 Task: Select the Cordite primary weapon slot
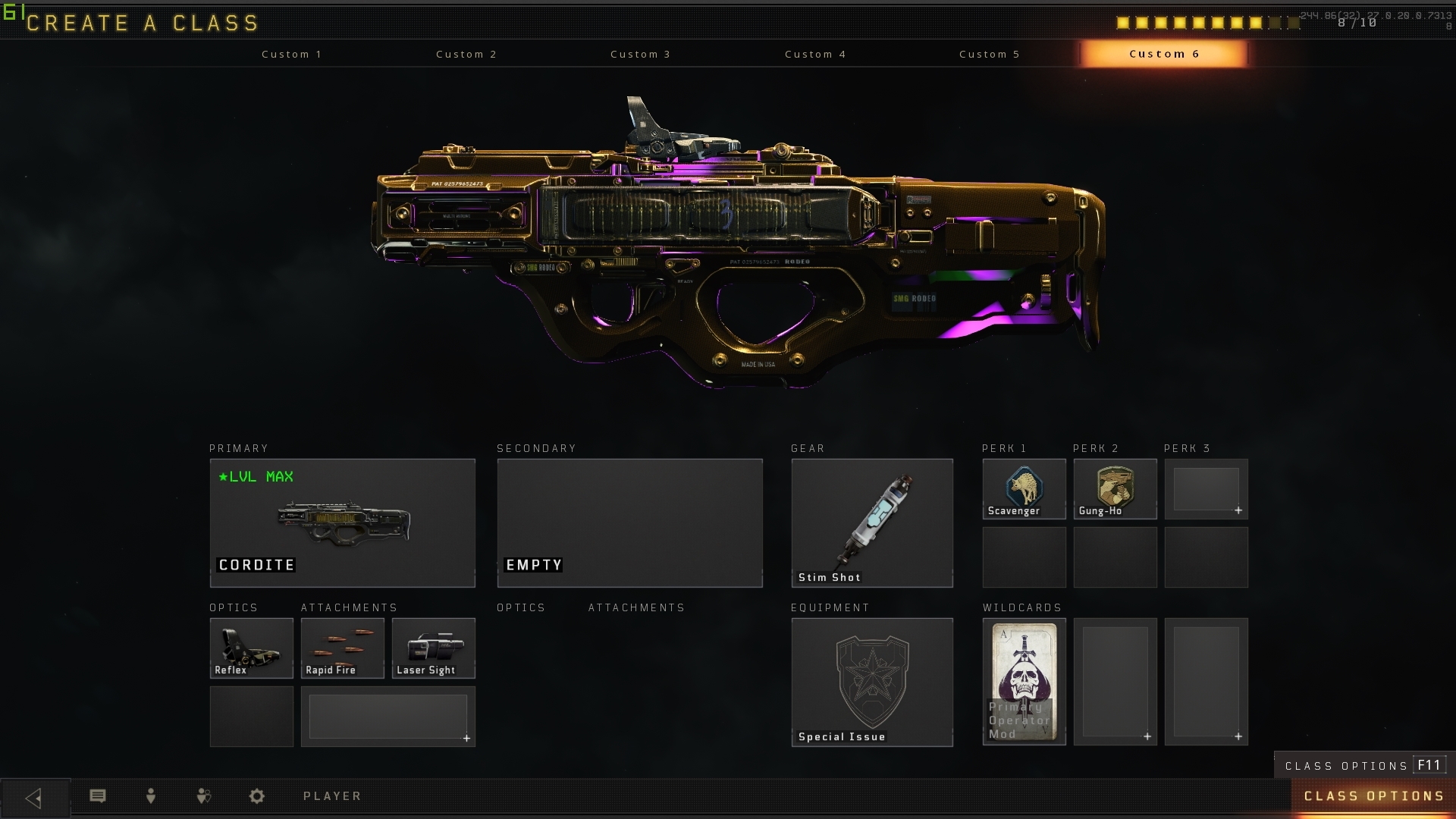(x=342, y=522)
